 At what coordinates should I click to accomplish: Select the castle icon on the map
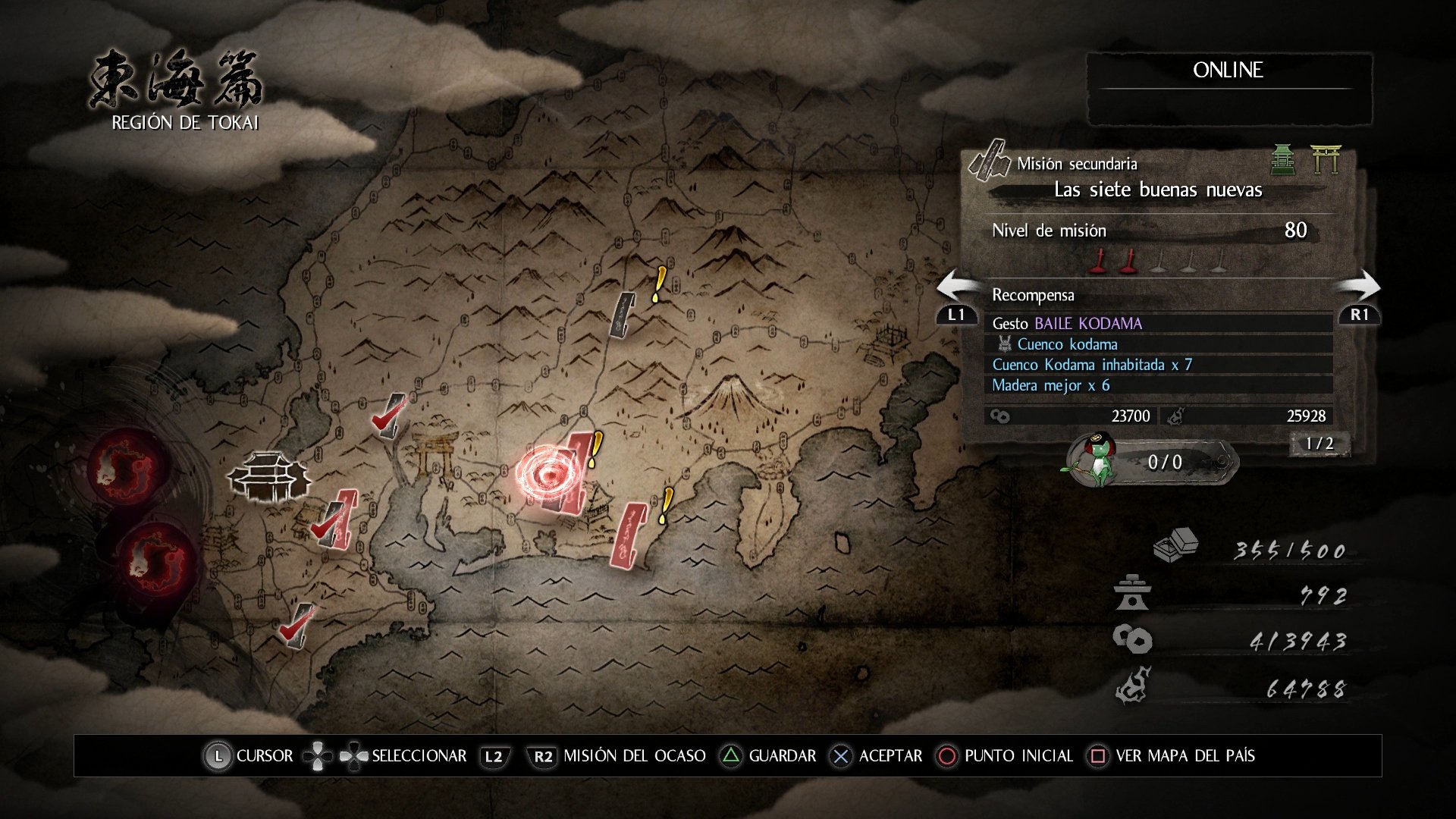tap(268, 476)
